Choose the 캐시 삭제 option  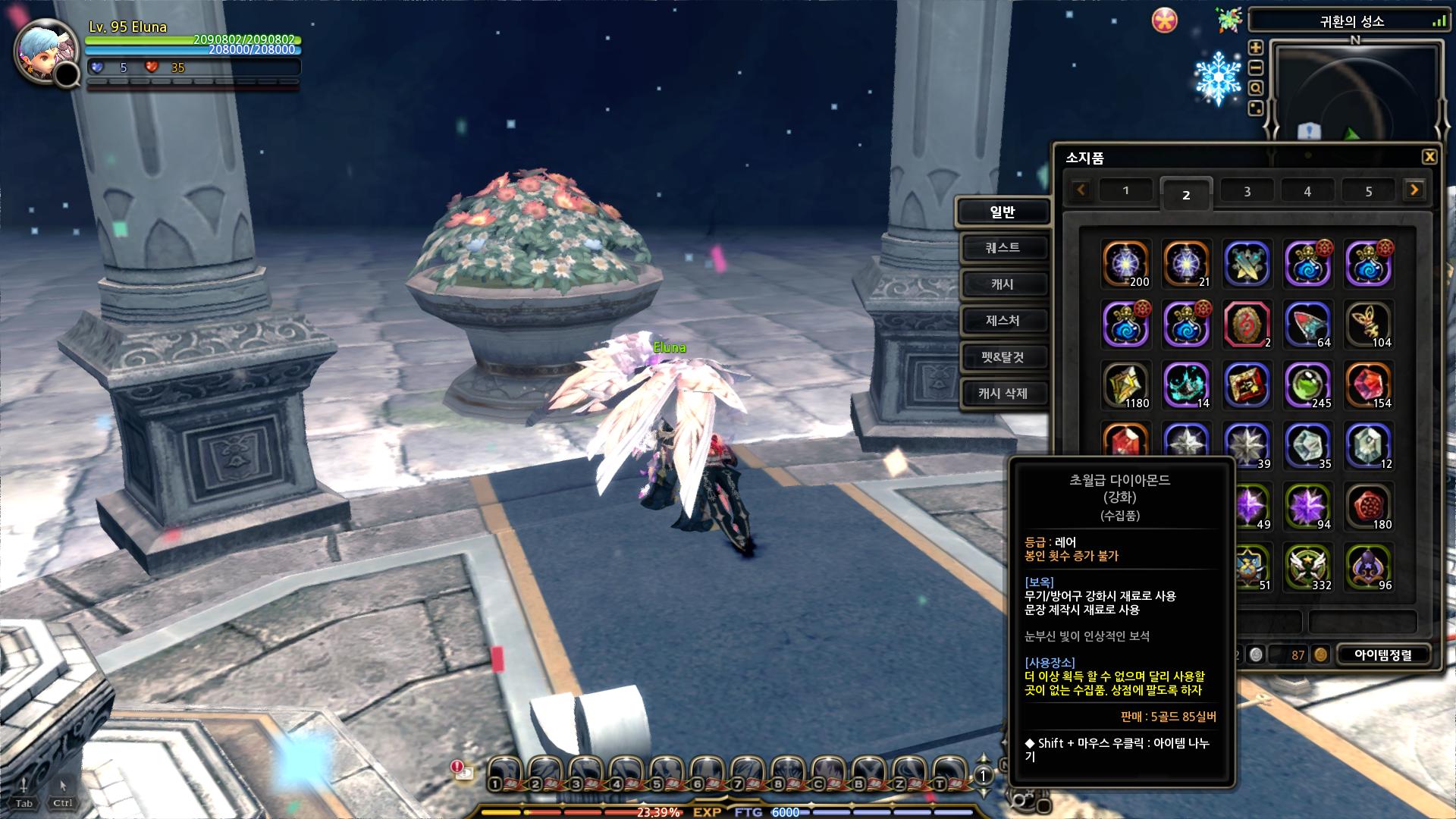(x=1003, y=394)
